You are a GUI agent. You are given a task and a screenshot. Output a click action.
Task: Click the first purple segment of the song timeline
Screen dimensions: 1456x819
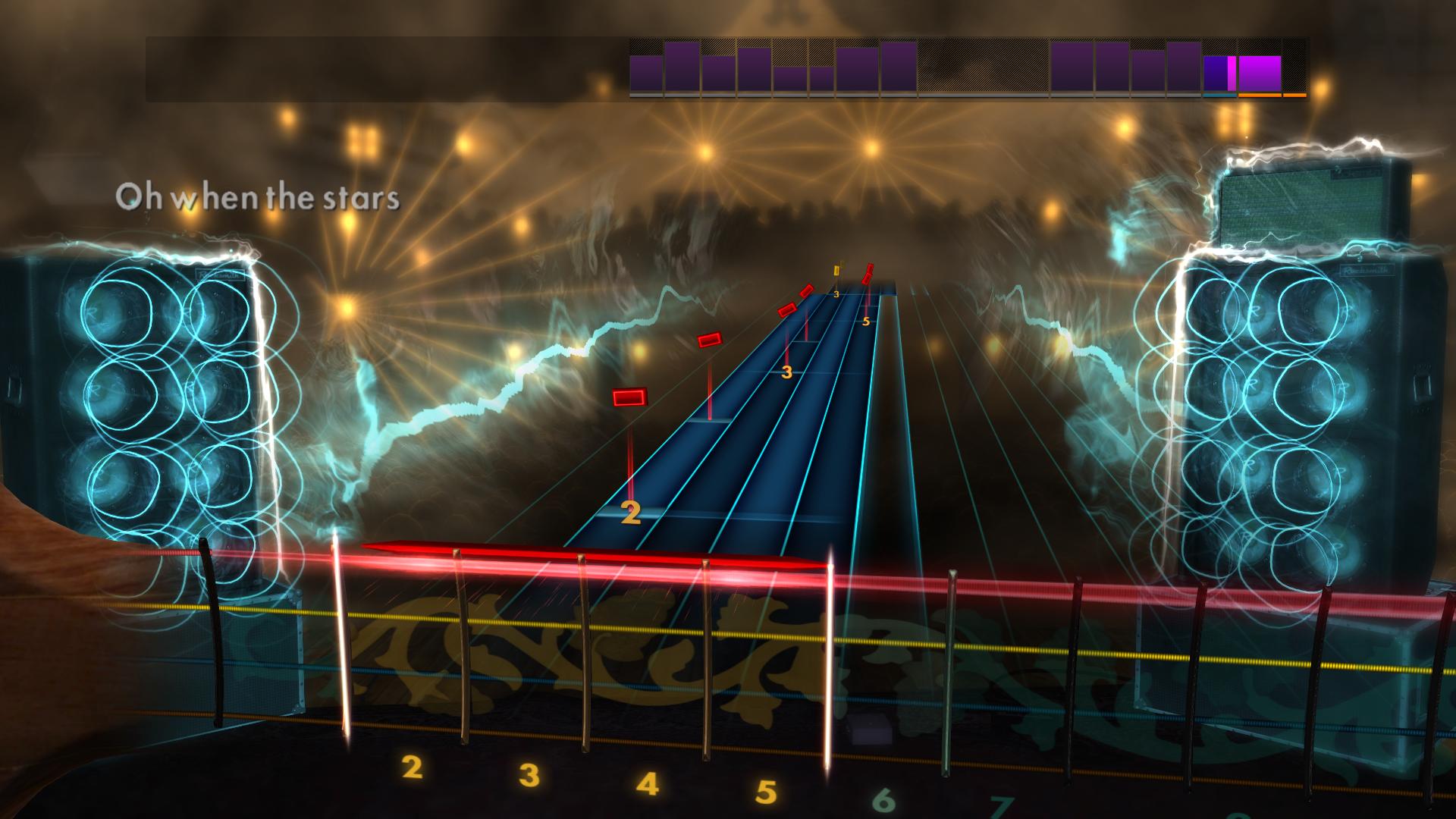(646, 76)
